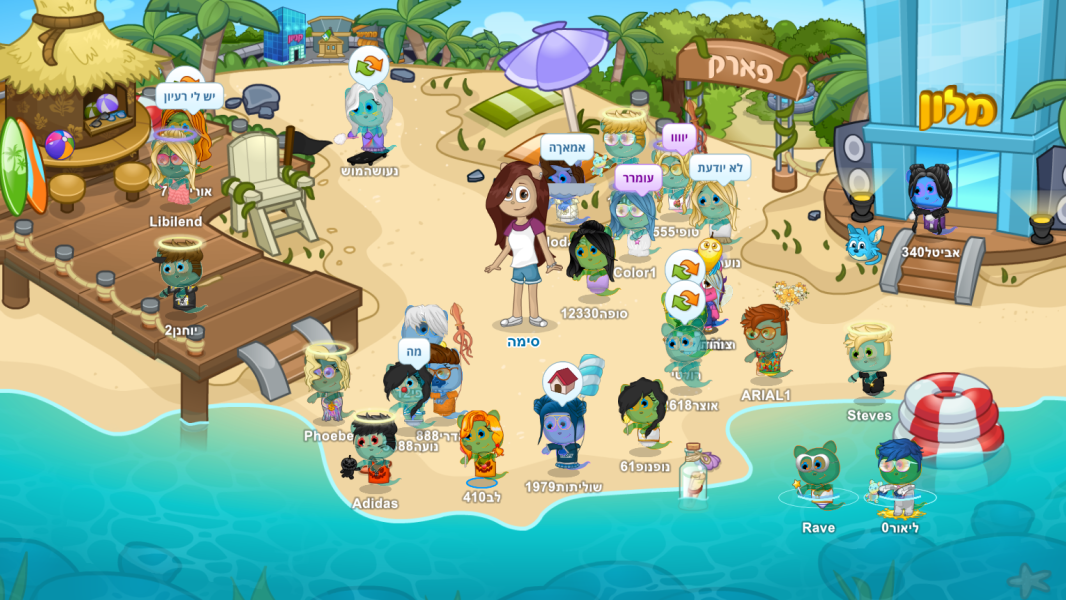
Task: Click the house invitation bubble above שוליתות1979
Action: click(x=563, y=381)
